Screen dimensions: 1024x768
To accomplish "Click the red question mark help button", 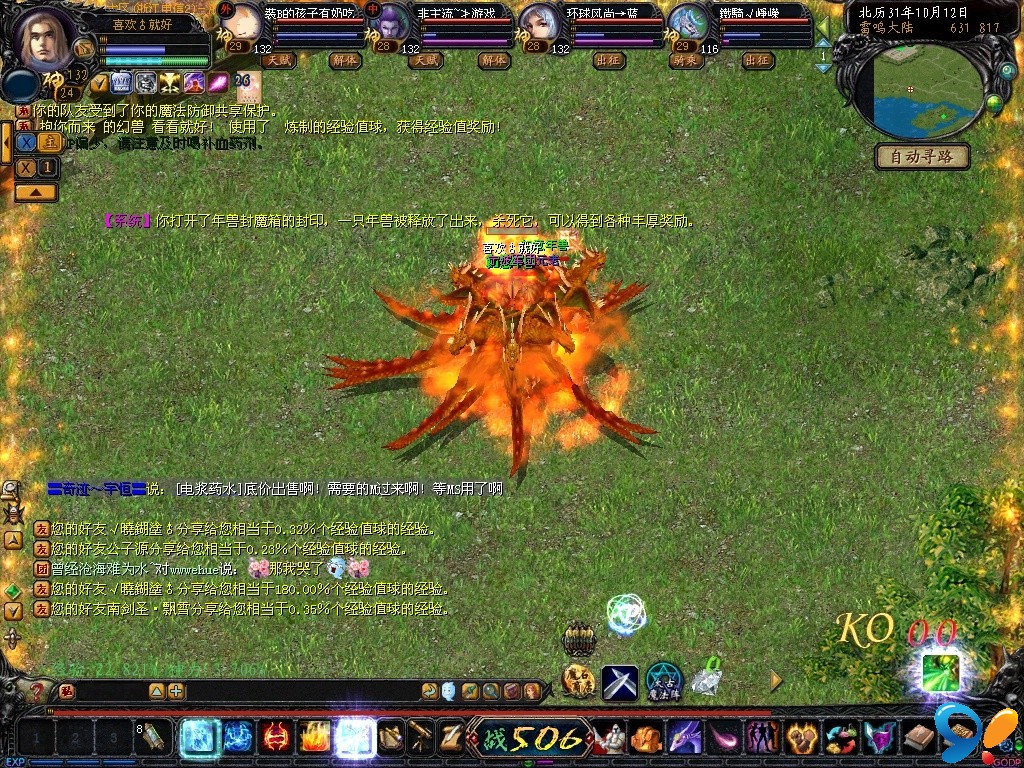I will pos(38,691).
